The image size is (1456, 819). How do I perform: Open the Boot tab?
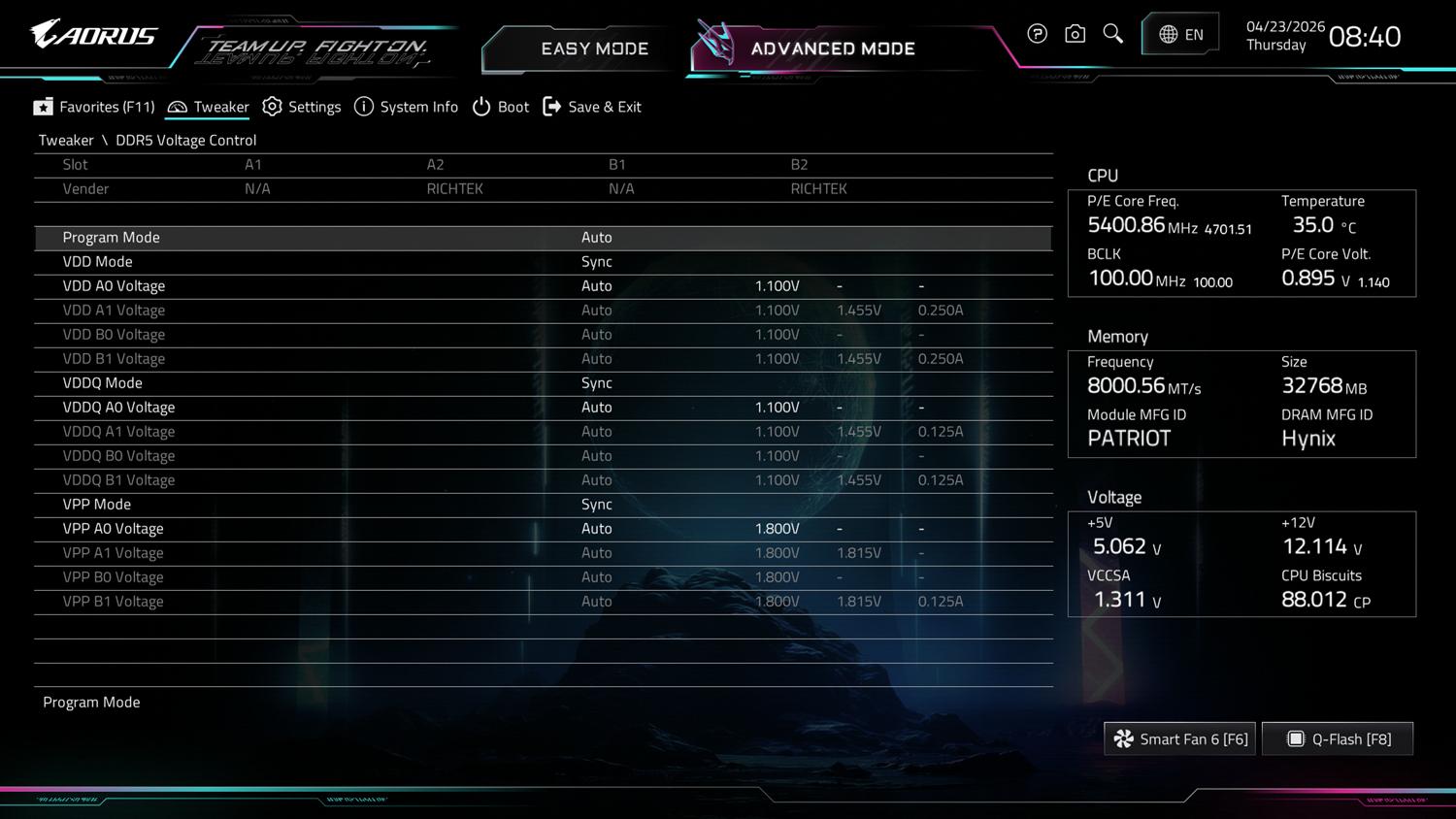point(501,107)
